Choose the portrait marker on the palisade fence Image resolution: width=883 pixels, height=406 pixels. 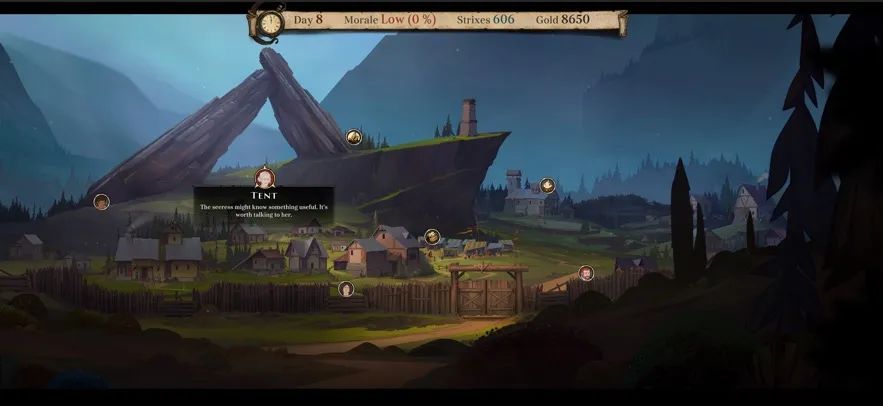pyautogui.click(x=346, y=289)
